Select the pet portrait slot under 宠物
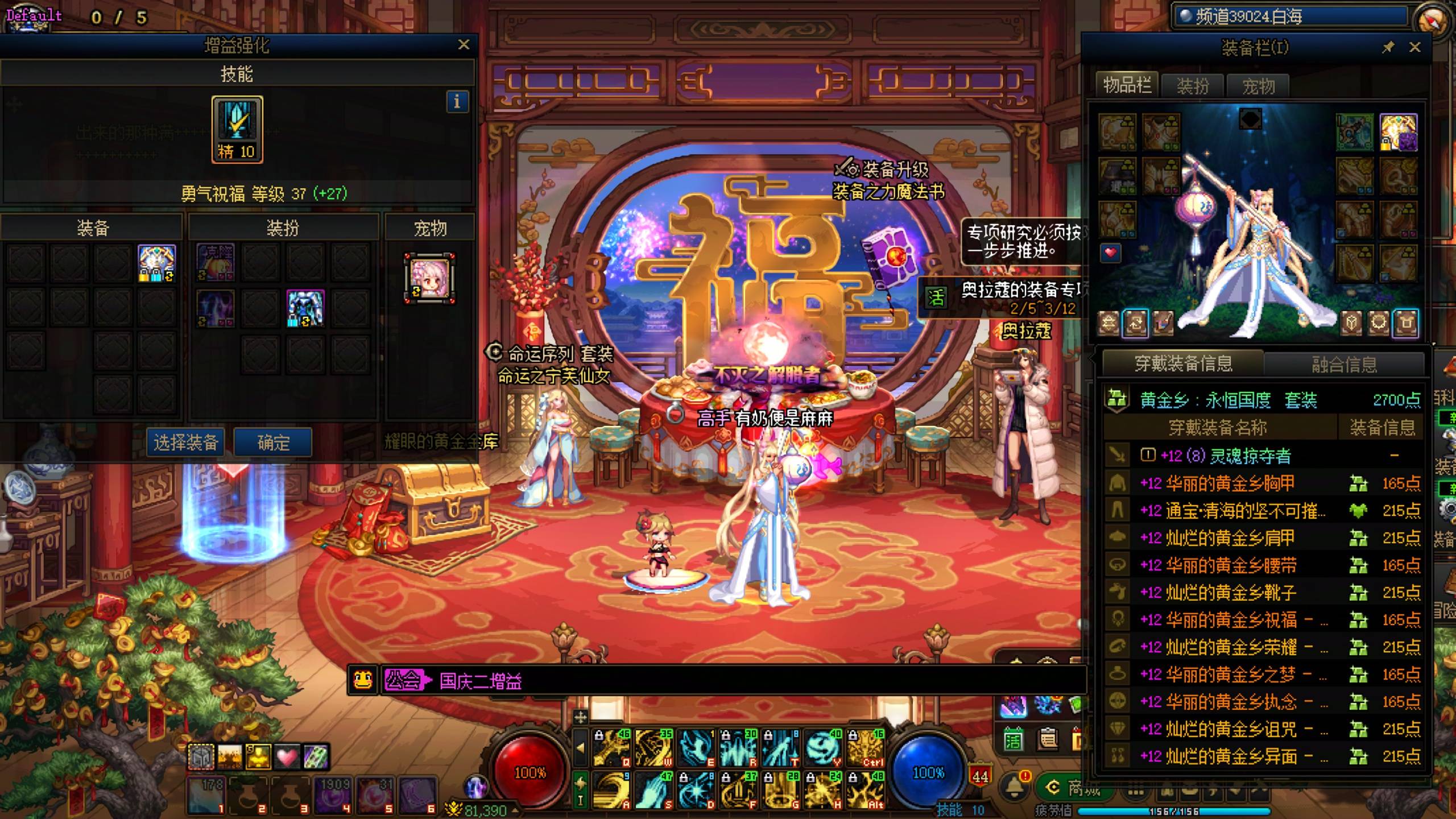The height and width of the screenshot is (819, 1456). coord(430,278)
